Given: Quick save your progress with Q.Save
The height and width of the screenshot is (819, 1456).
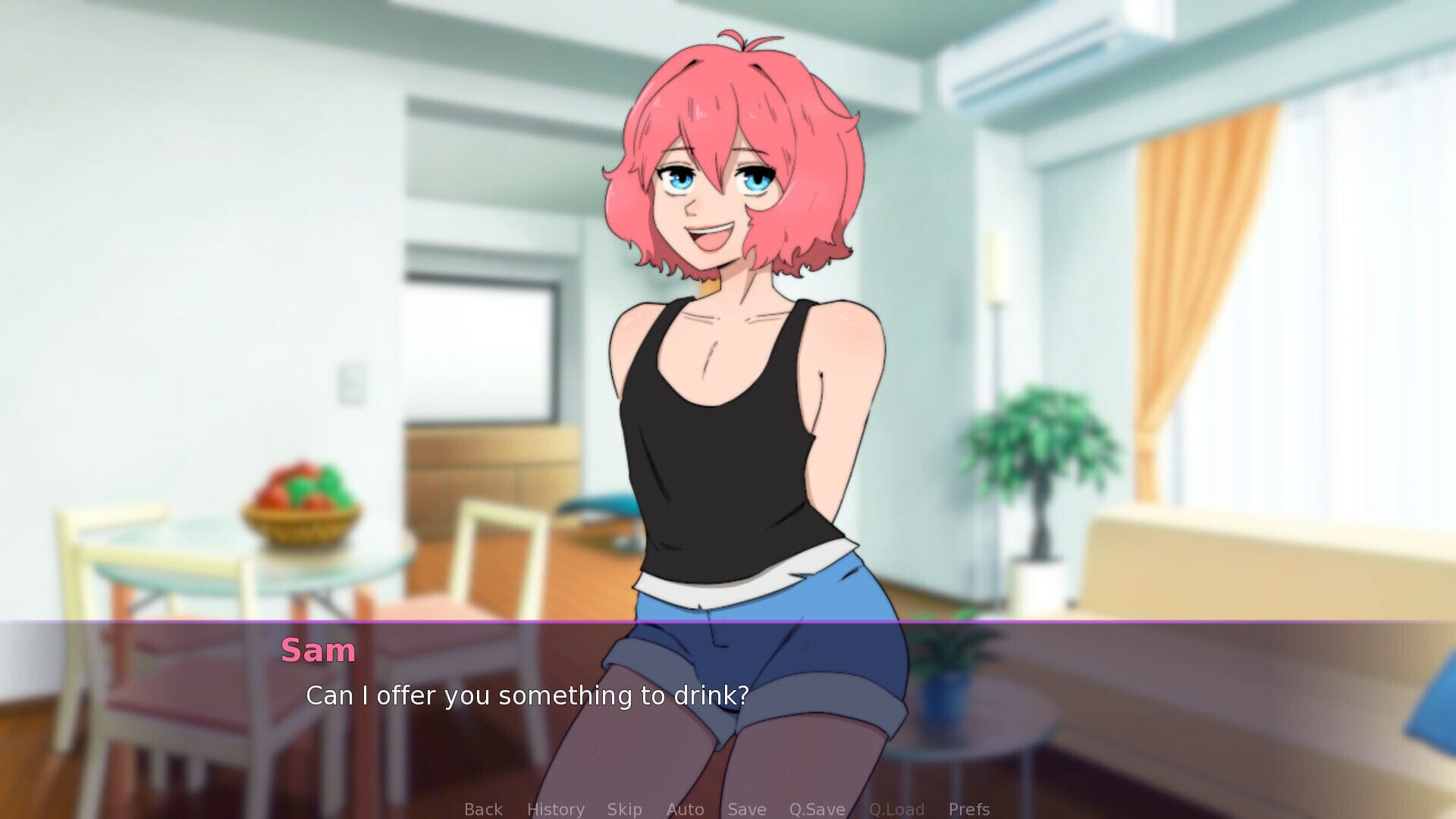Looking at the screenshot, I should tap(817, 808).
